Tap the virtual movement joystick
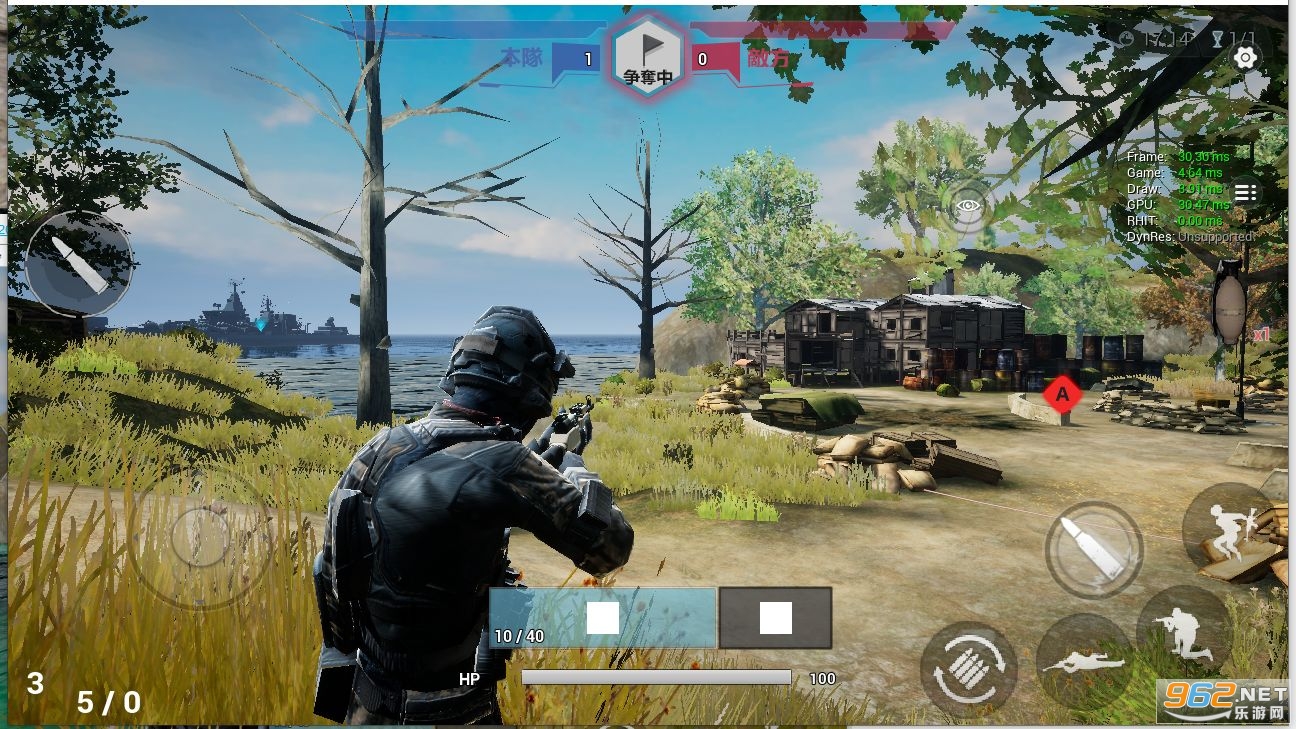The width and height of the screenshot is (1296, 729). [201, 538]
